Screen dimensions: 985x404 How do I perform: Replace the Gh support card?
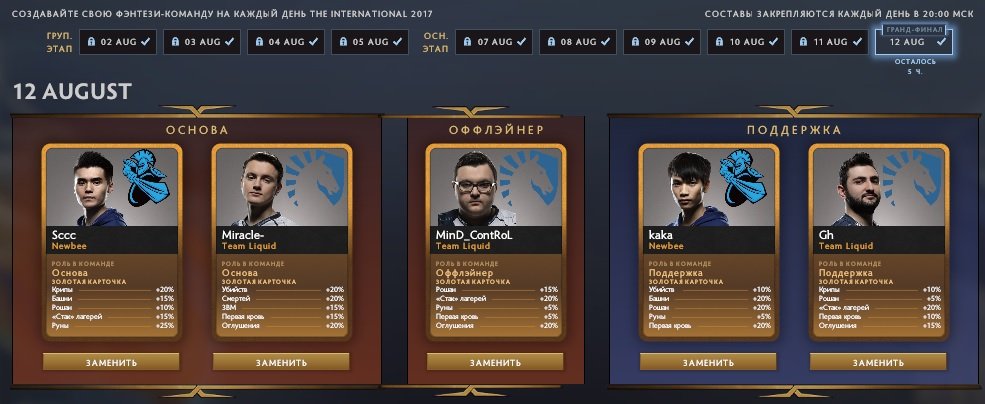[877, 362]
